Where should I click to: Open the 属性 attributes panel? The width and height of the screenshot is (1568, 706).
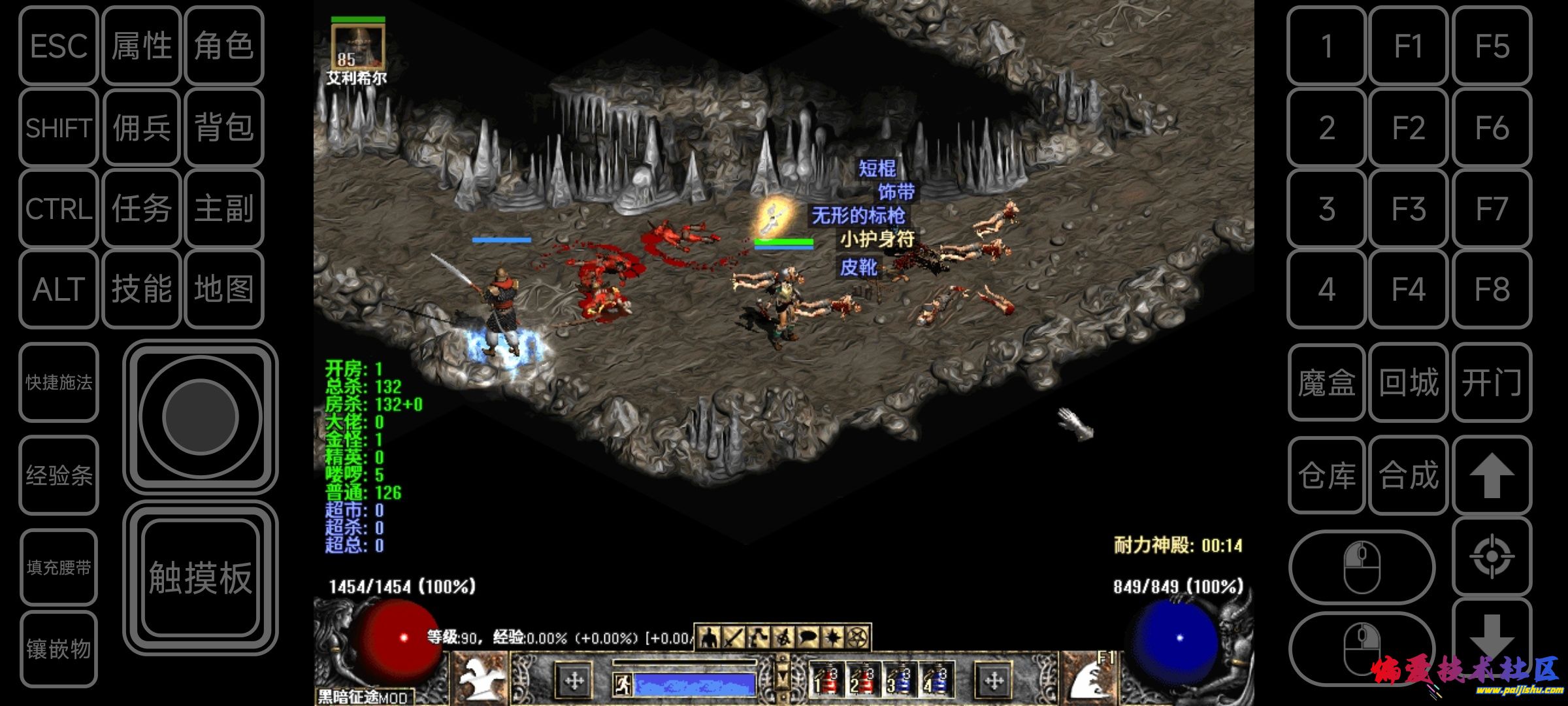click(x=141, y=46)
